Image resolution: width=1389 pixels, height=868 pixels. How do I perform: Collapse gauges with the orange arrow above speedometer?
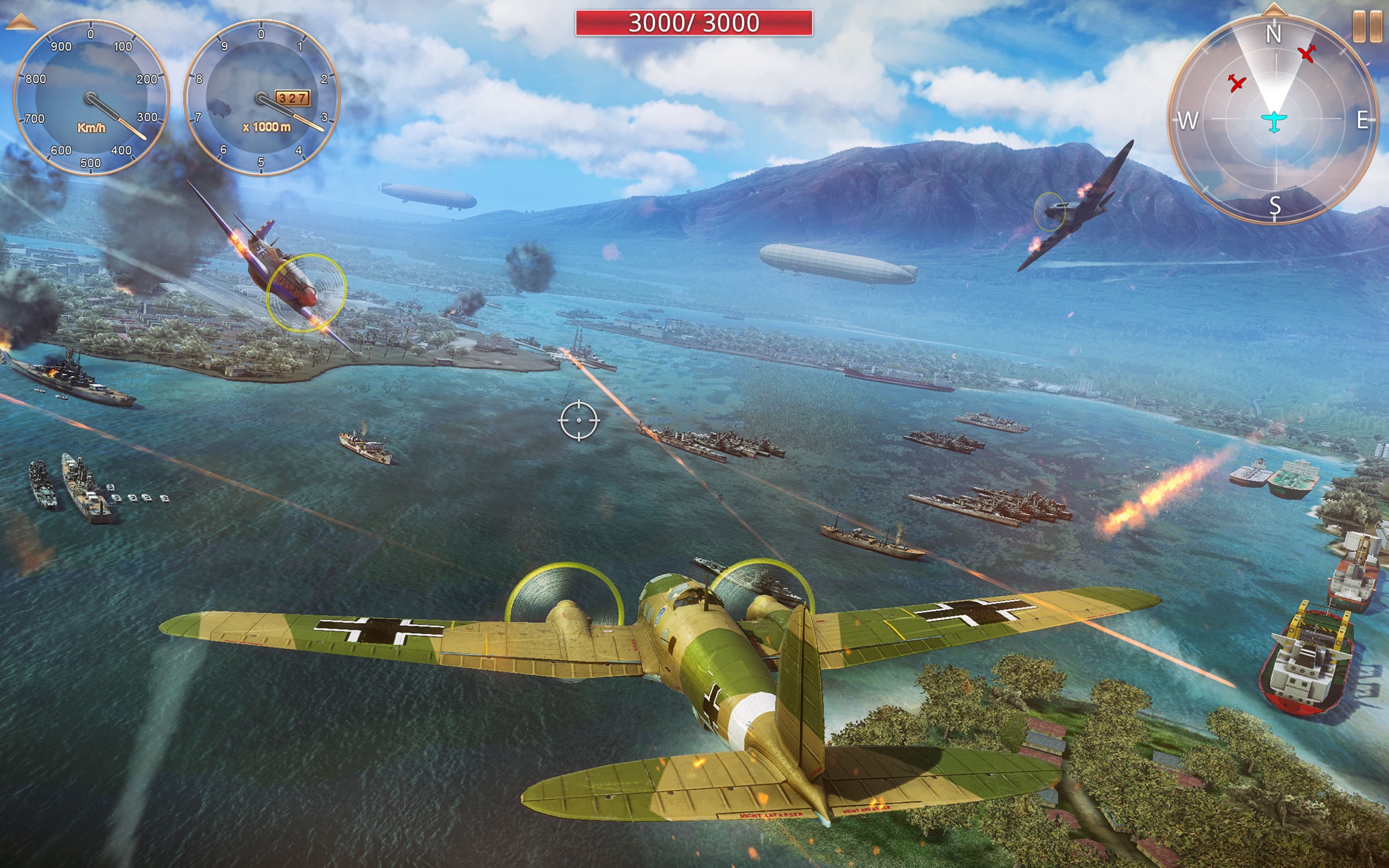click(20, 23)
